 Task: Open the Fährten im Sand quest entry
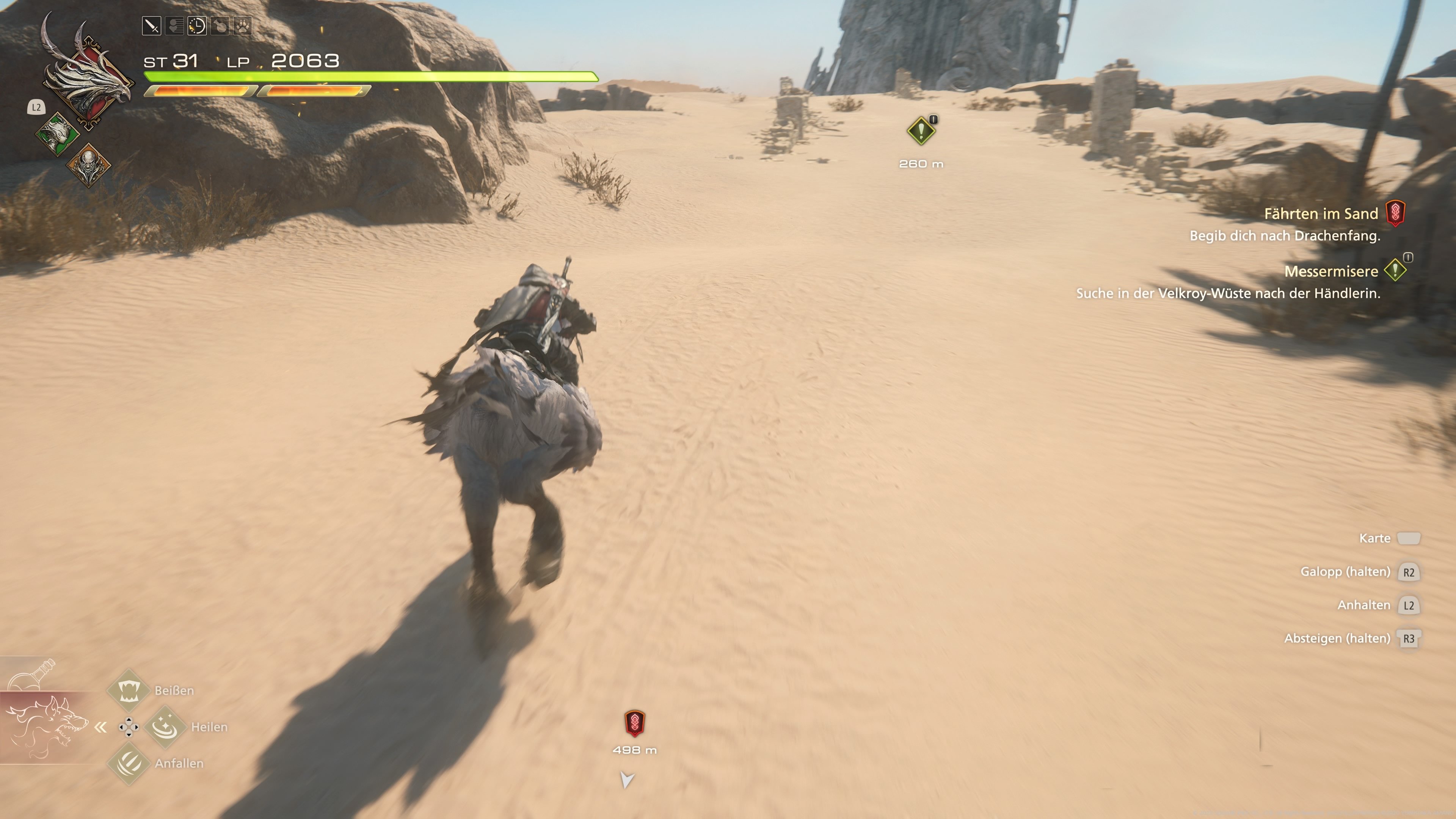point(1321,213)
